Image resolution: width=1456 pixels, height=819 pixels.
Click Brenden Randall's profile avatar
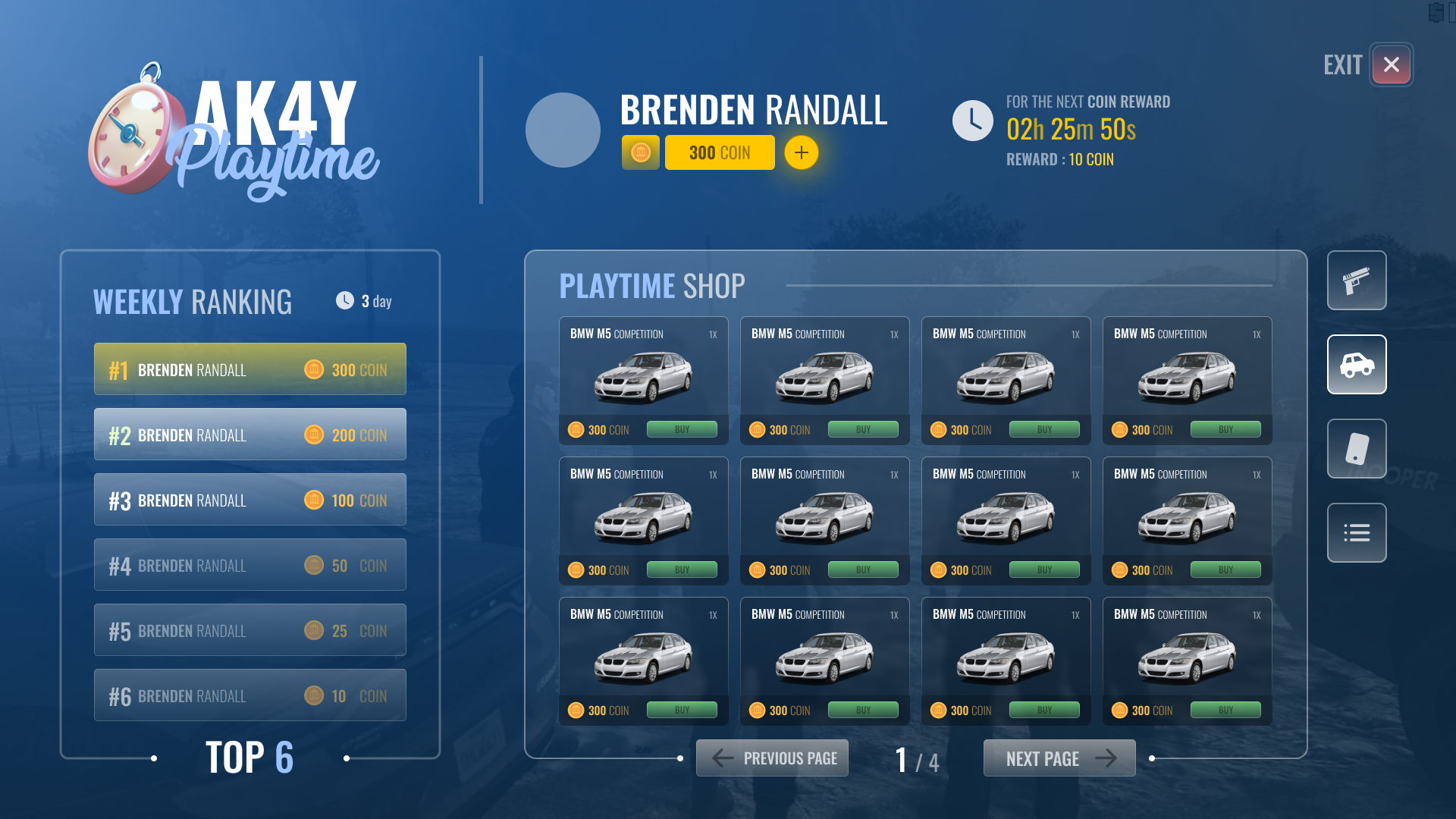pyautogui.click(x=563, y=130)
